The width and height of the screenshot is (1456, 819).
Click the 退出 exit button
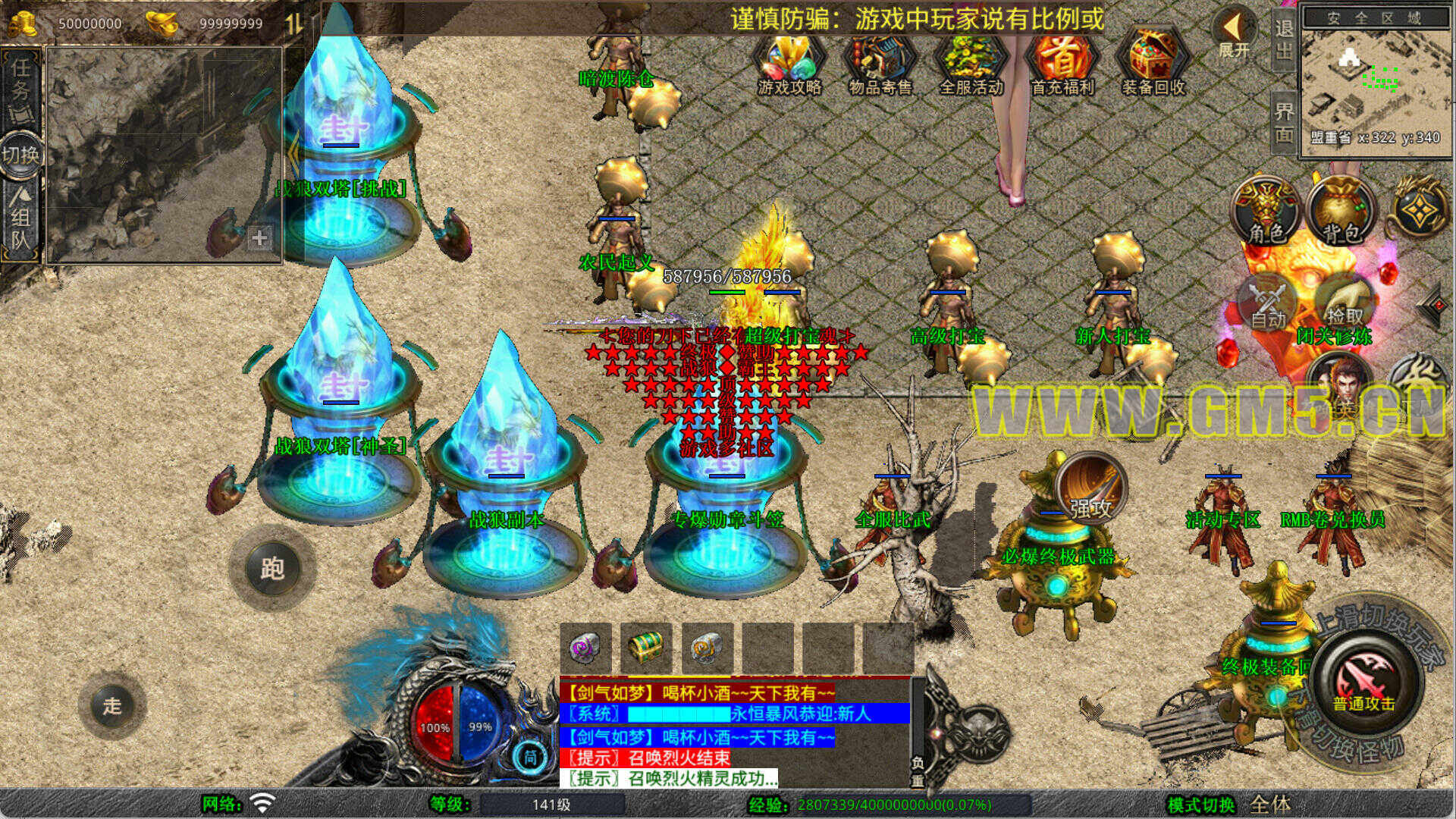[1283, 39]
